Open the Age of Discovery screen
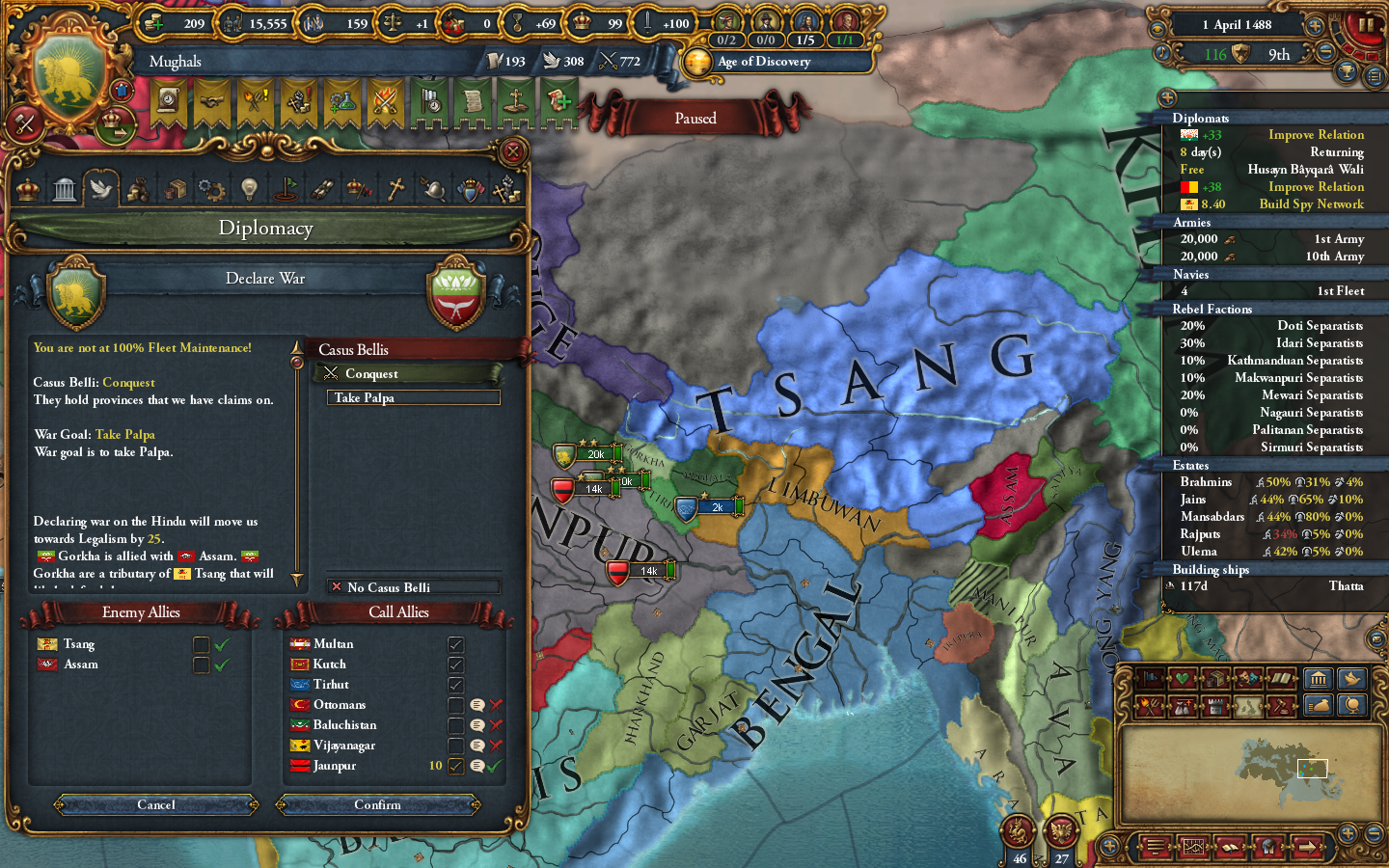Screen dimensions: 1389x868 [x=772, y=62]
